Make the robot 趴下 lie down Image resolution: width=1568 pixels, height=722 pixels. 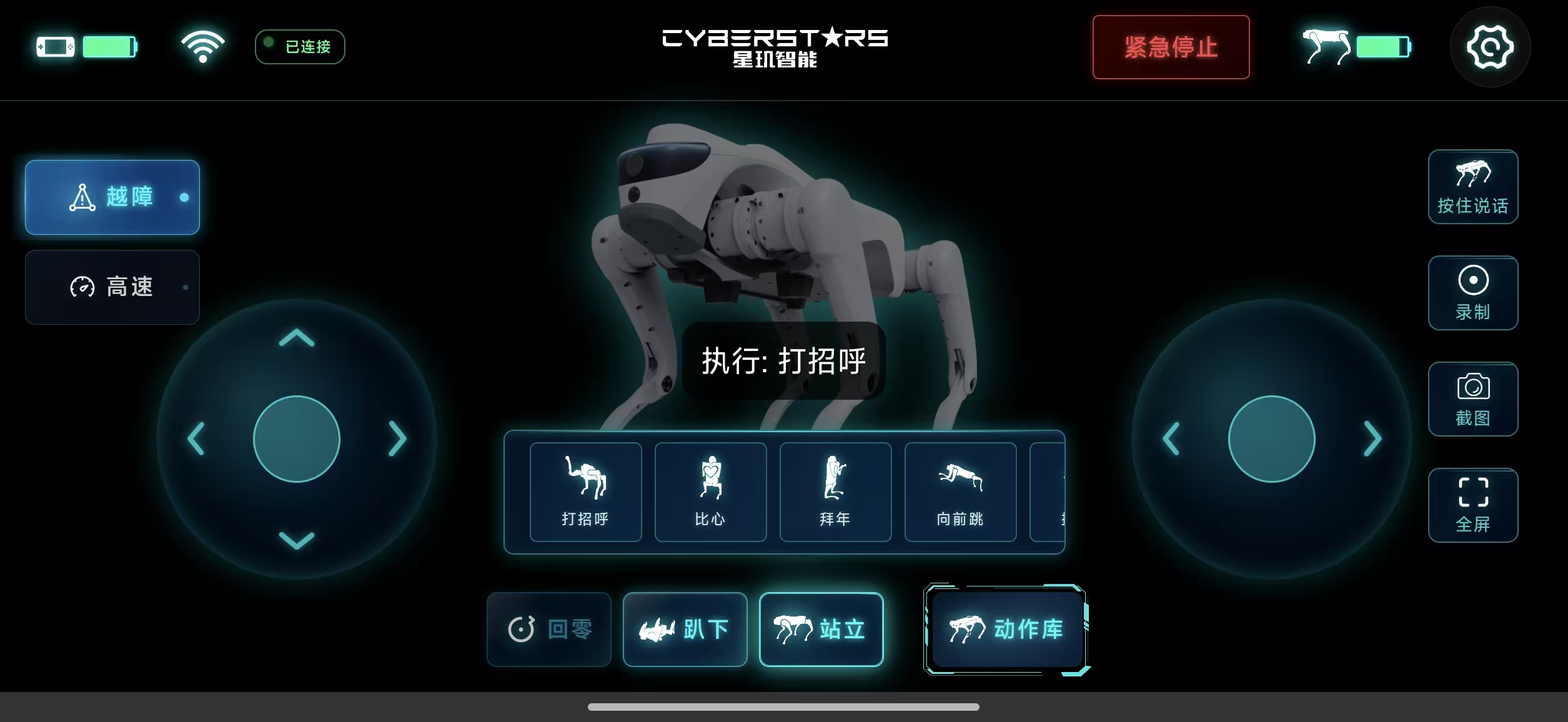tap(685, 629)
